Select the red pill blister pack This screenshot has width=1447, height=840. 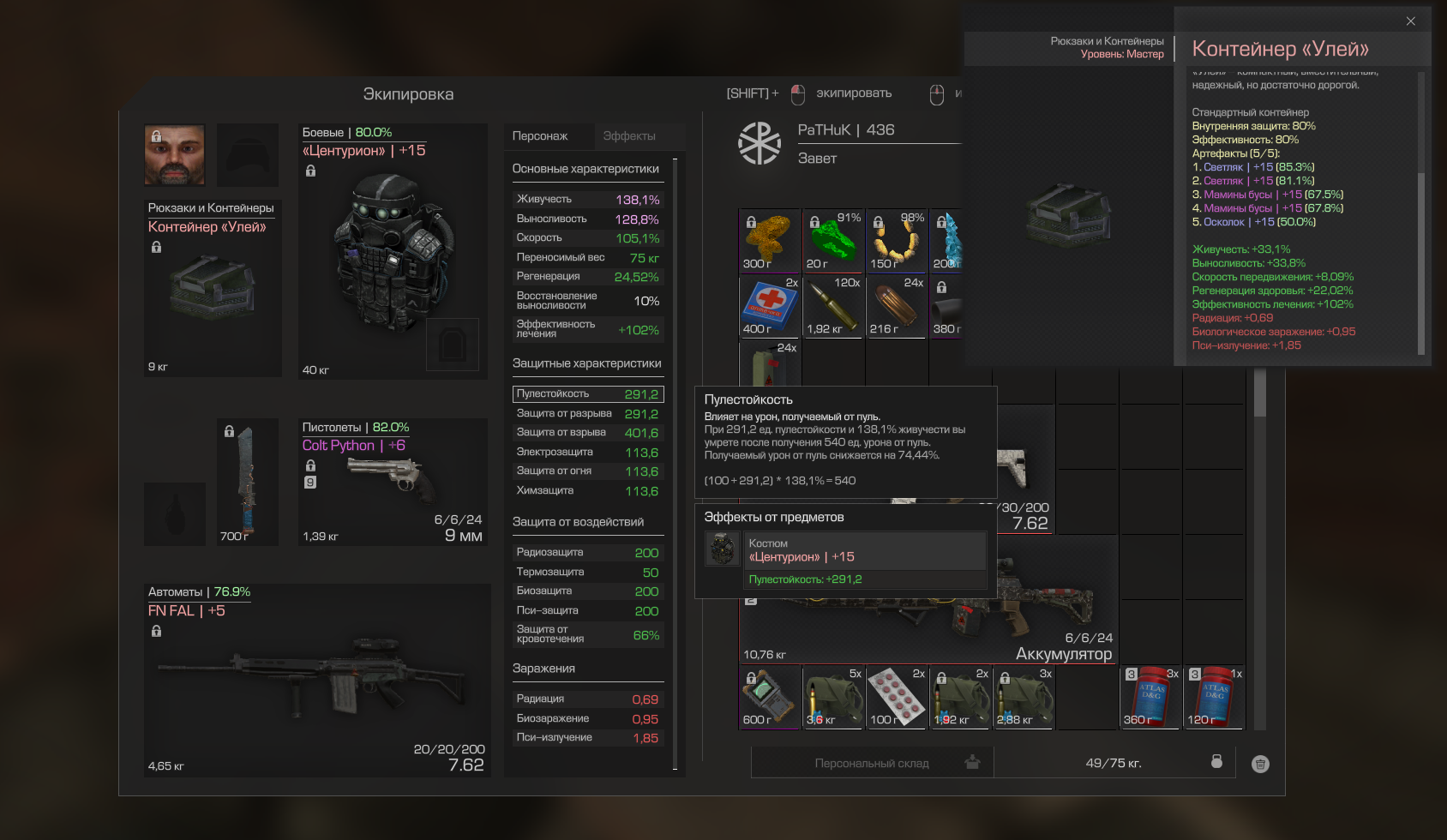click(896, 697)
